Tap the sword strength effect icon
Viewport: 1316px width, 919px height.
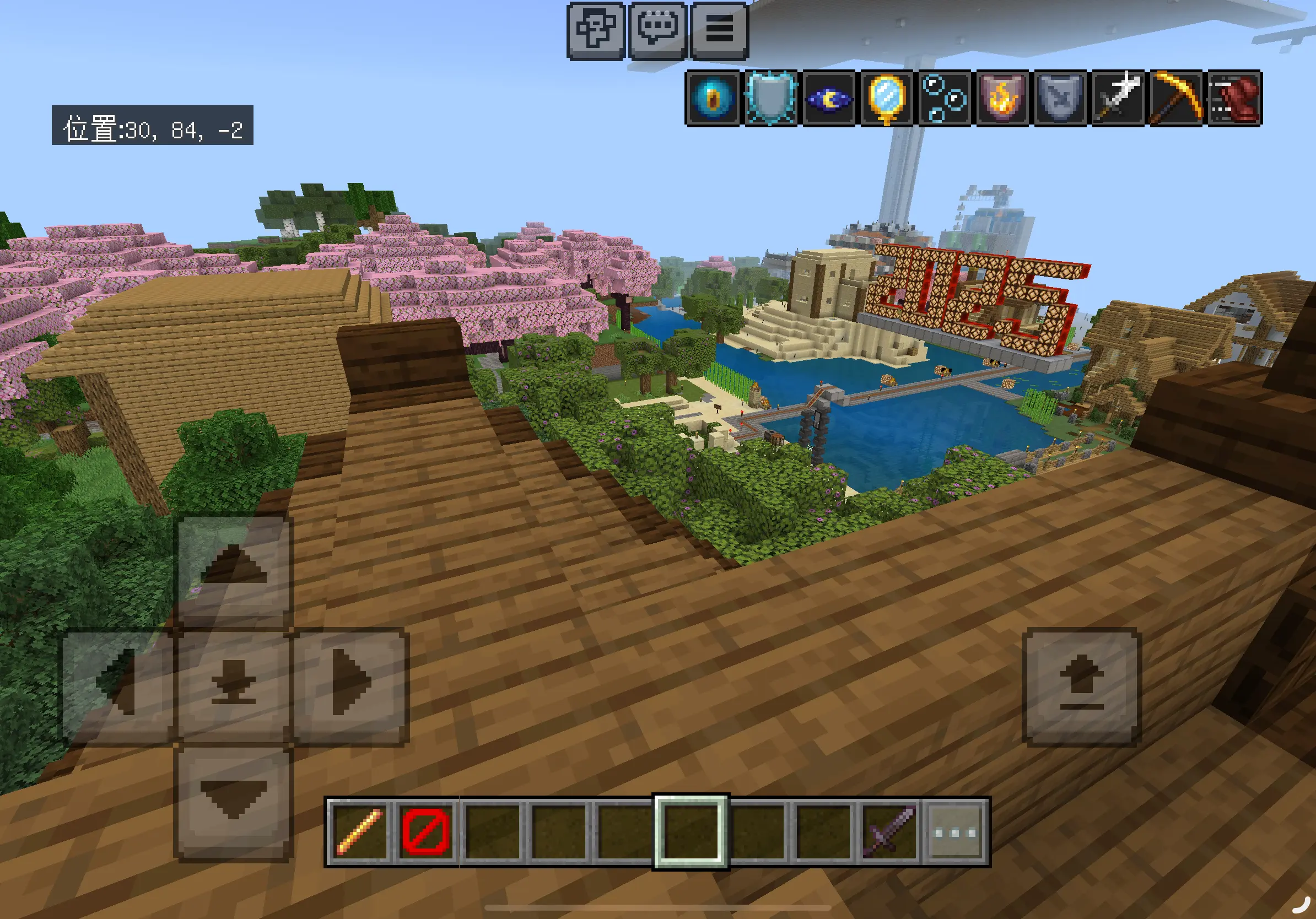coord(1118,99)
